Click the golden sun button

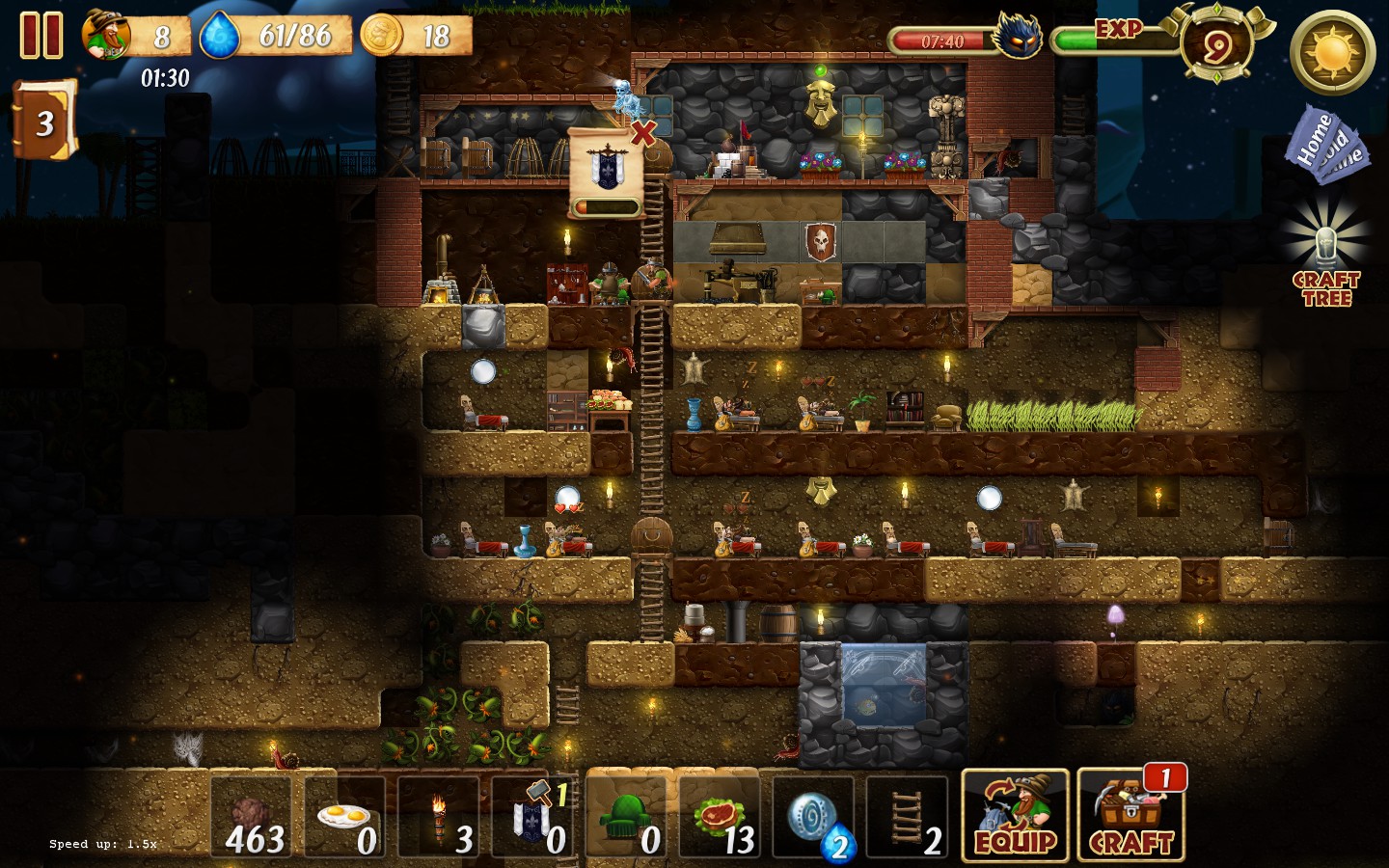click(1332, 52)
